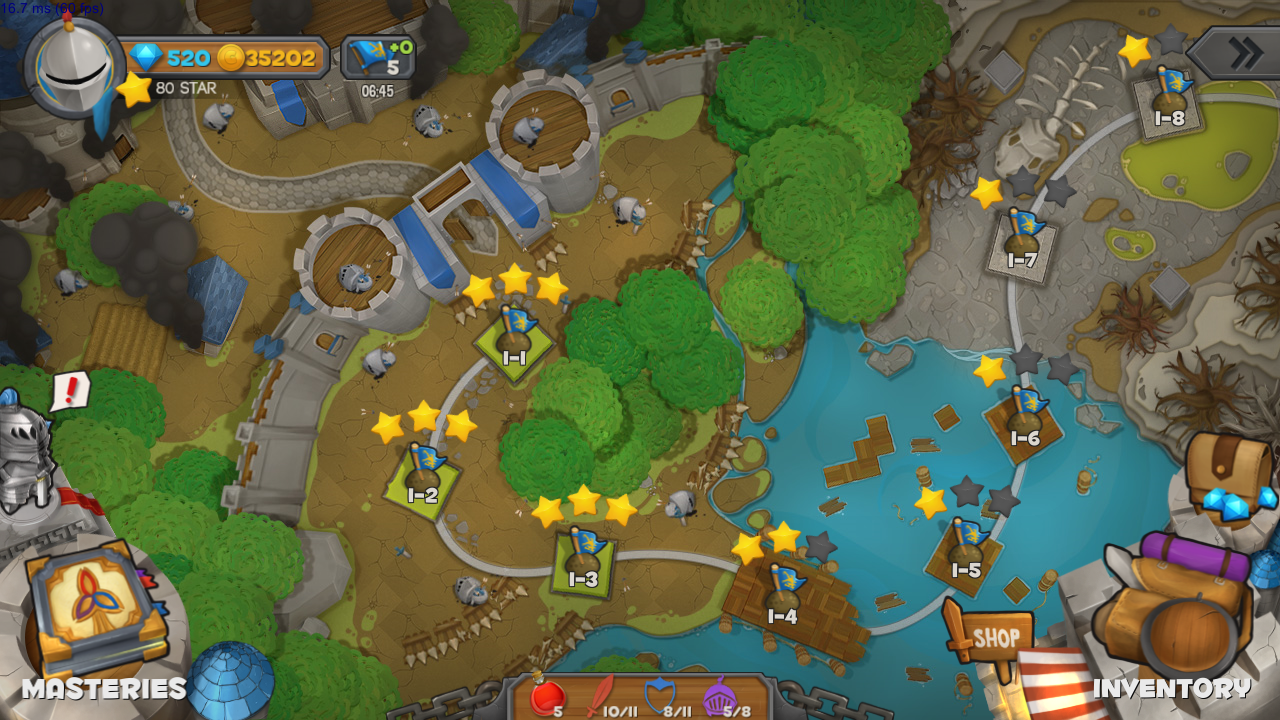This screenshot has width=1280, height=720.
Task: Click the blue flag energy counter
Action: [378, 58]
